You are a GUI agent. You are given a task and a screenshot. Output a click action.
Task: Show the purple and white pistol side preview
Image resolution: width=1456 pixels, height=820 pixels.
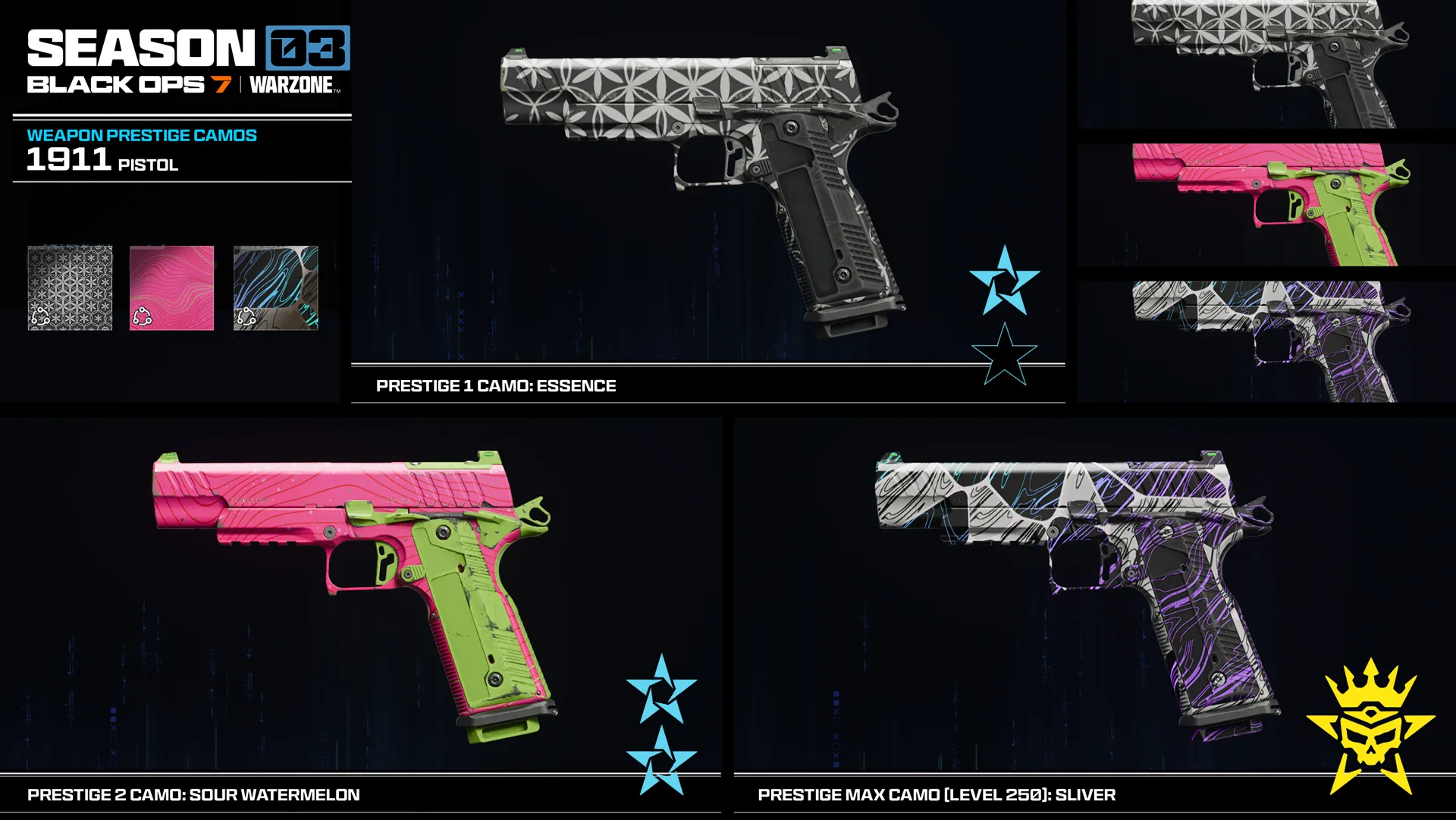point(1265,341)
